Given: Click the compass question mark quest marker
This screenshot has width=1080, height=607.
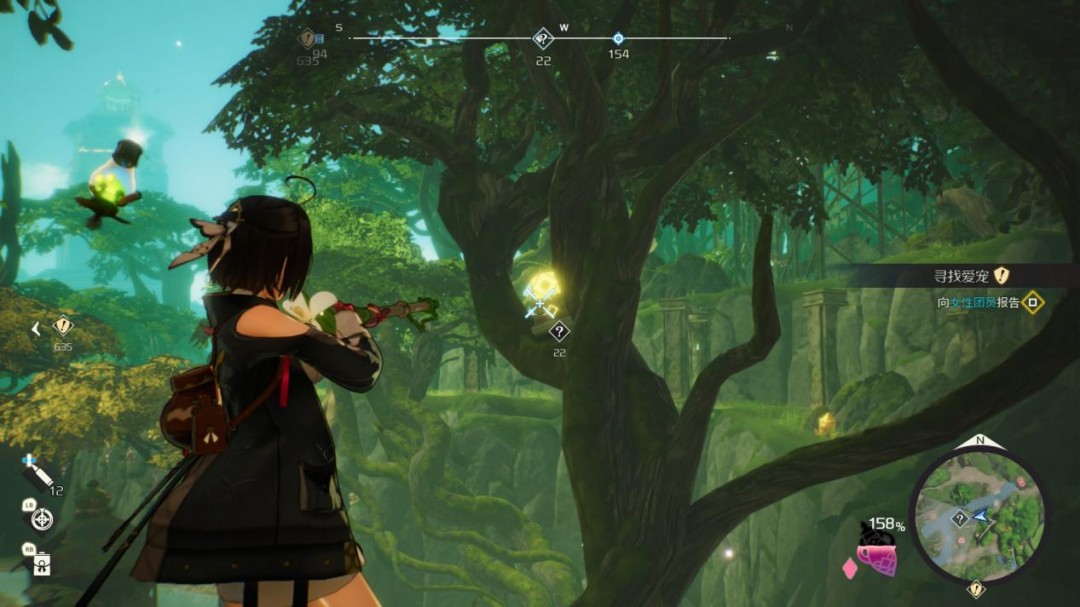Looking at the screenshot, I should click(542, 39).
